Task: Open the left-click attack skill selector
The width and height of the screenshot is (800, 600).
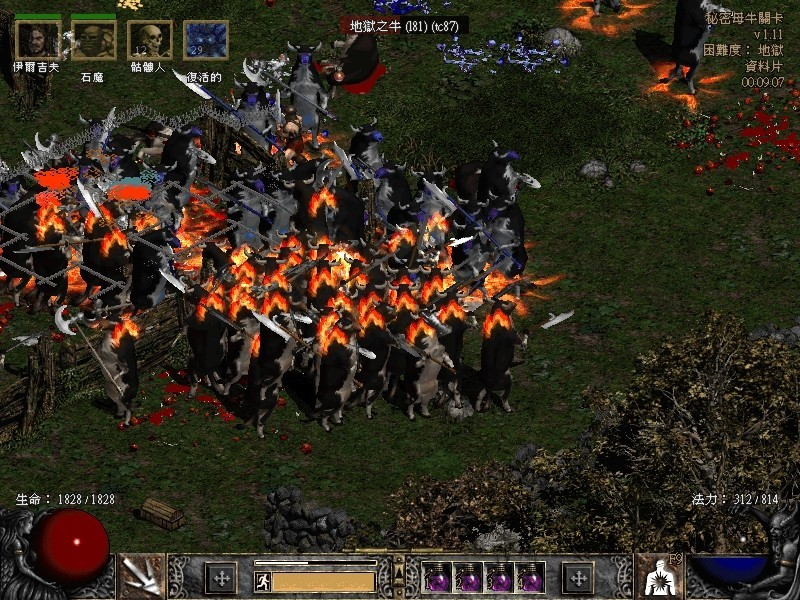Action: (142, 576)
